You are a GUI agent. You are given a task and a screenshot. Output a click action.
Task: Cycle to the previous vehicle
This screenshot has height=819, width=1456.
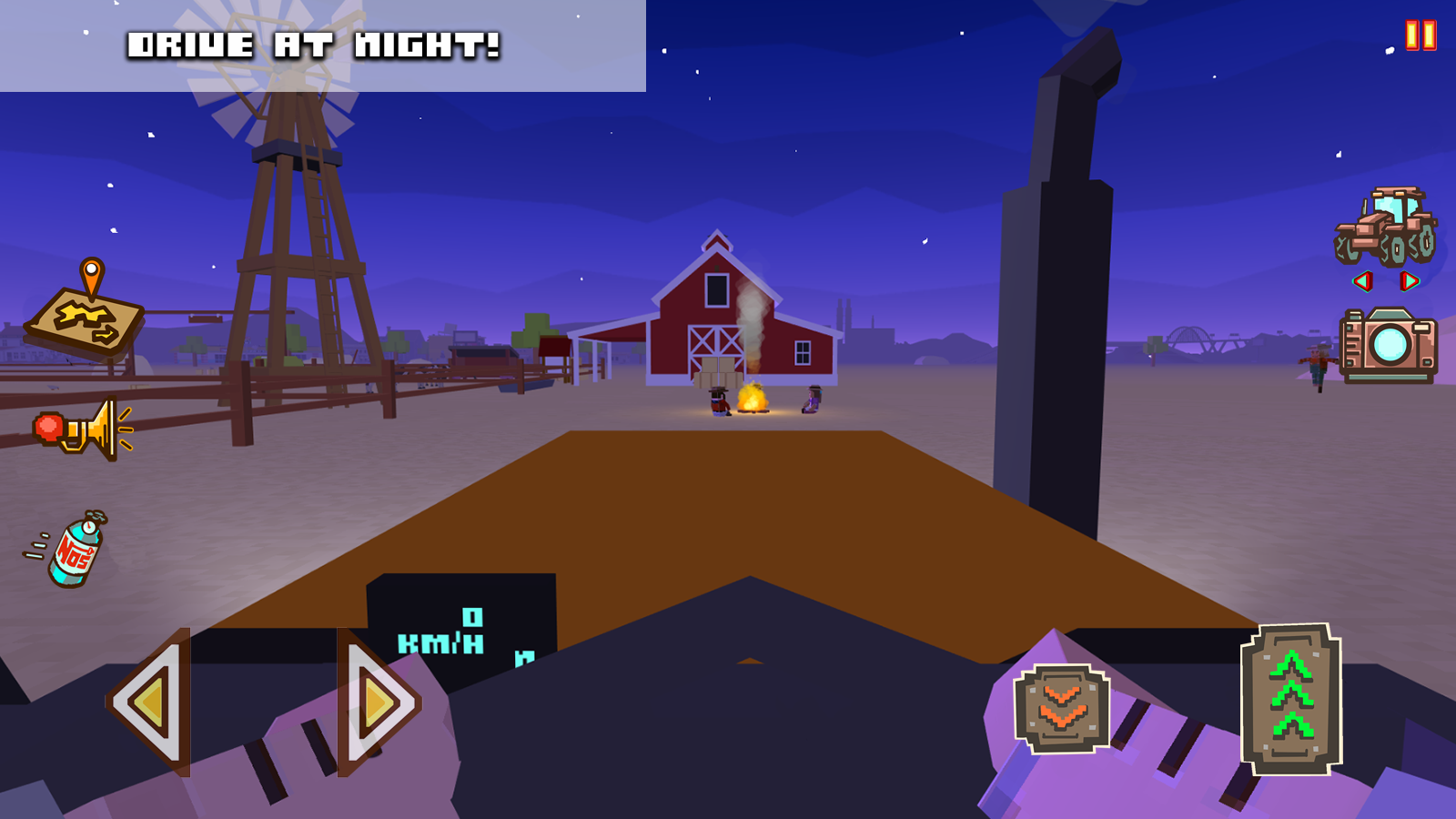pyautogui.click(x=1361, y=283)
